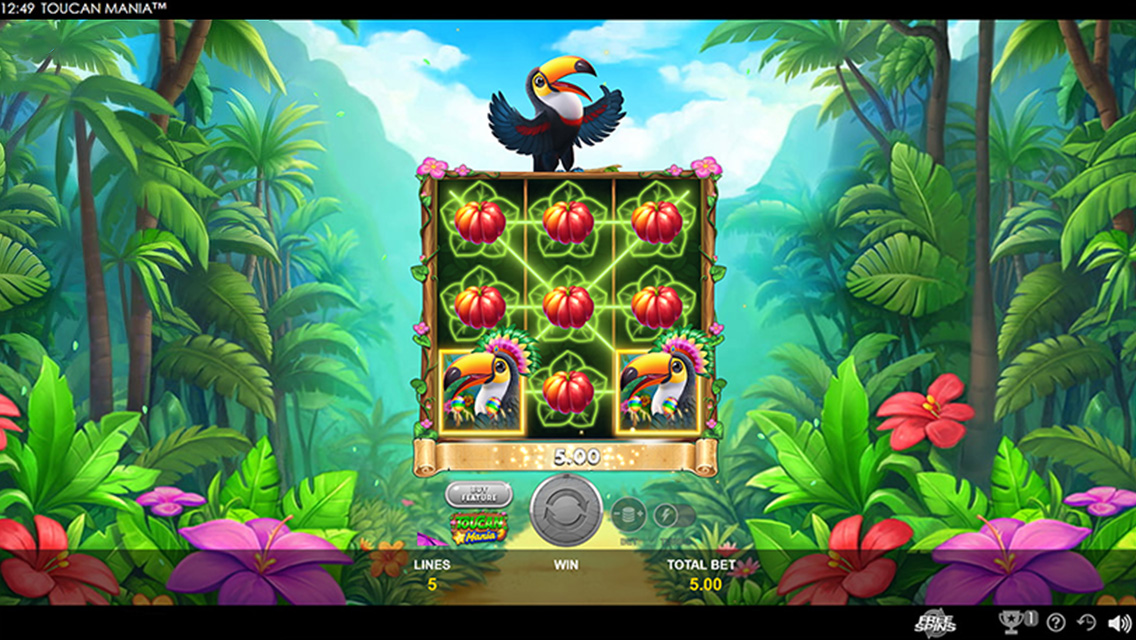Click the Toucan Mania feature logo button
This screenshot has height=640, width=1136.
coord(479,526)
